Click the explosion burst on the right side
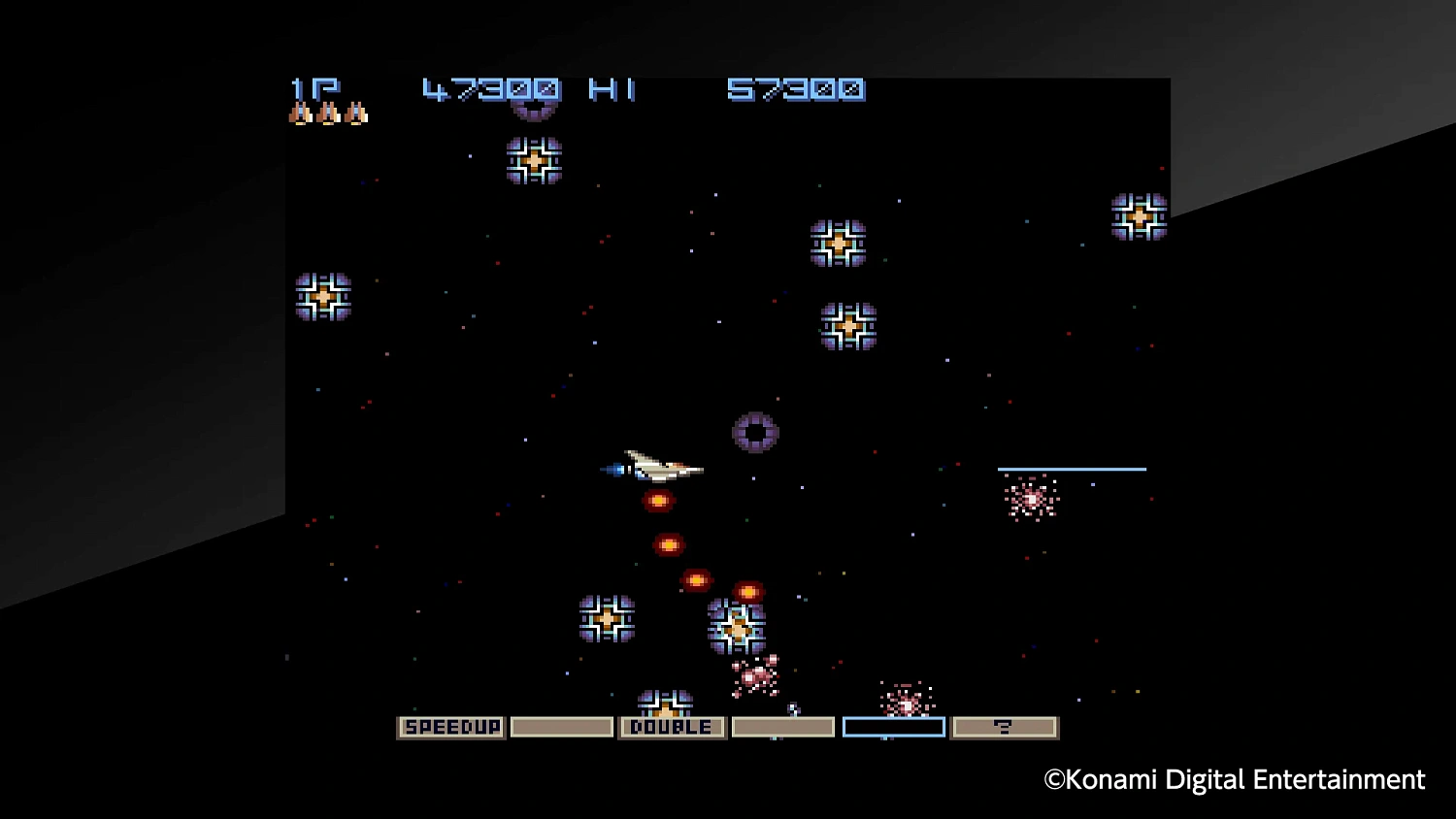Image resolution: width=1456 pixels, height=819 pixels. 1033,499
